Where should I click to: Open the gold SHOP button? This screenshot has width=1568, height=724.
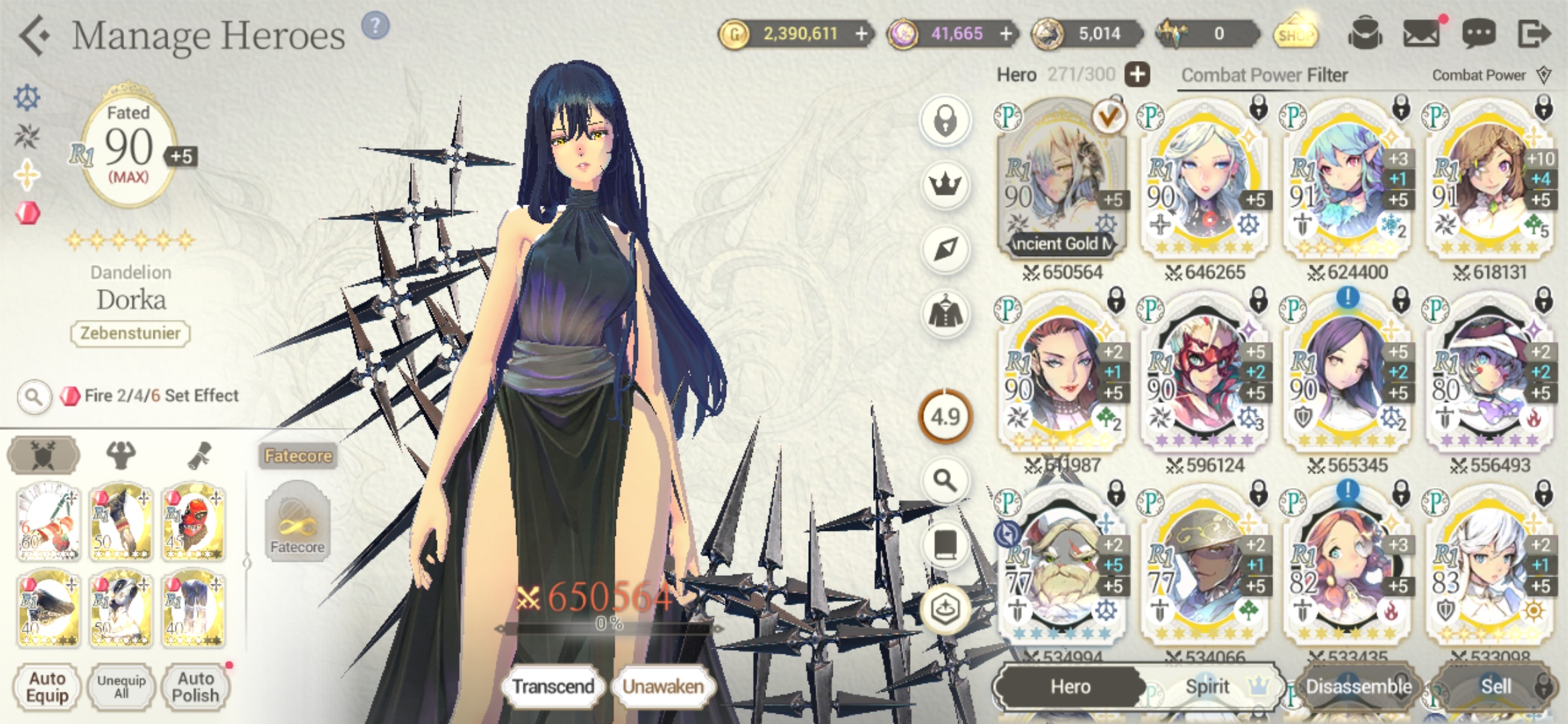pyautogui.click(x=1295, y=34)
